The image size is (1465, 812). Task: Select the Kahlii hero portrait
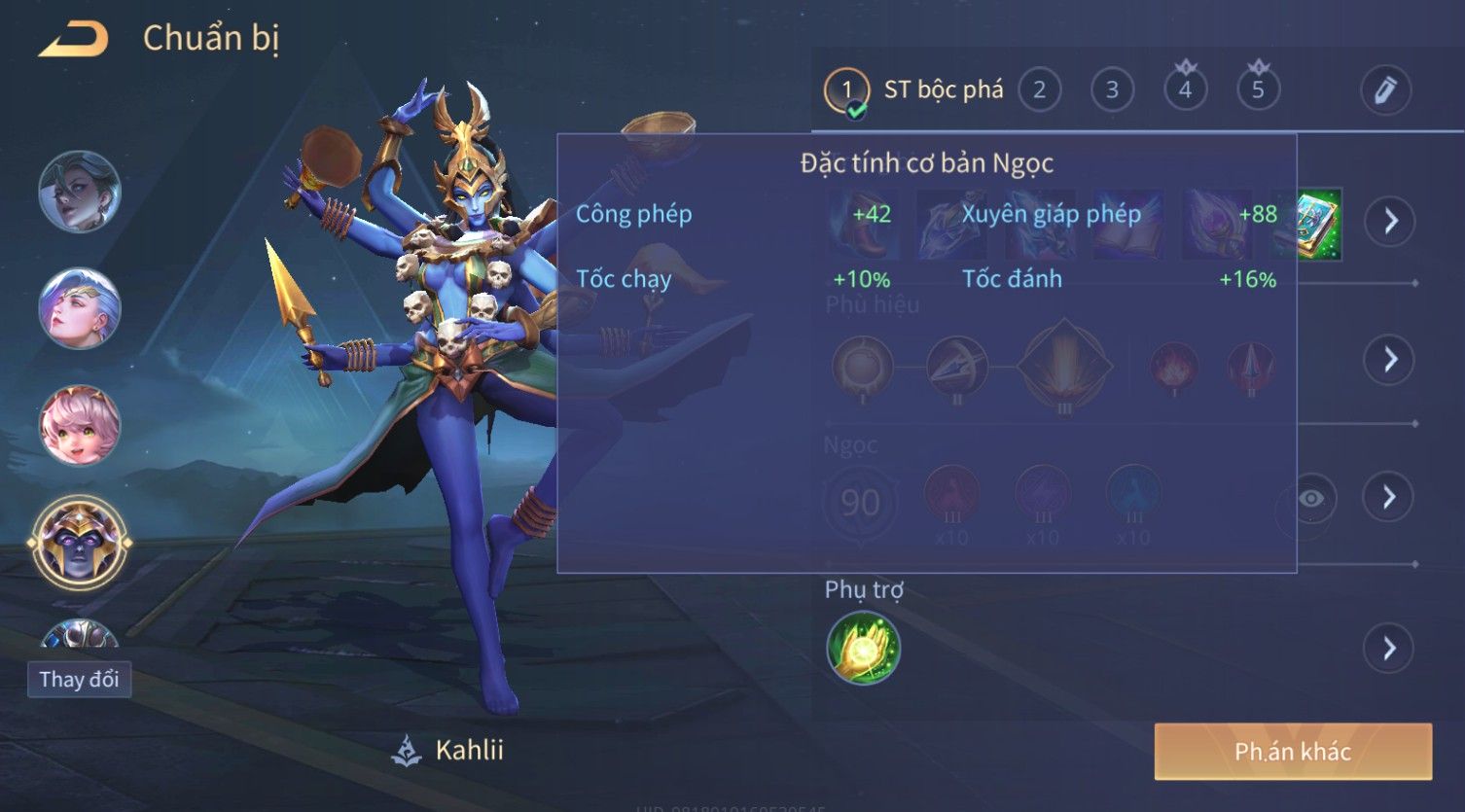coord(80,543)
